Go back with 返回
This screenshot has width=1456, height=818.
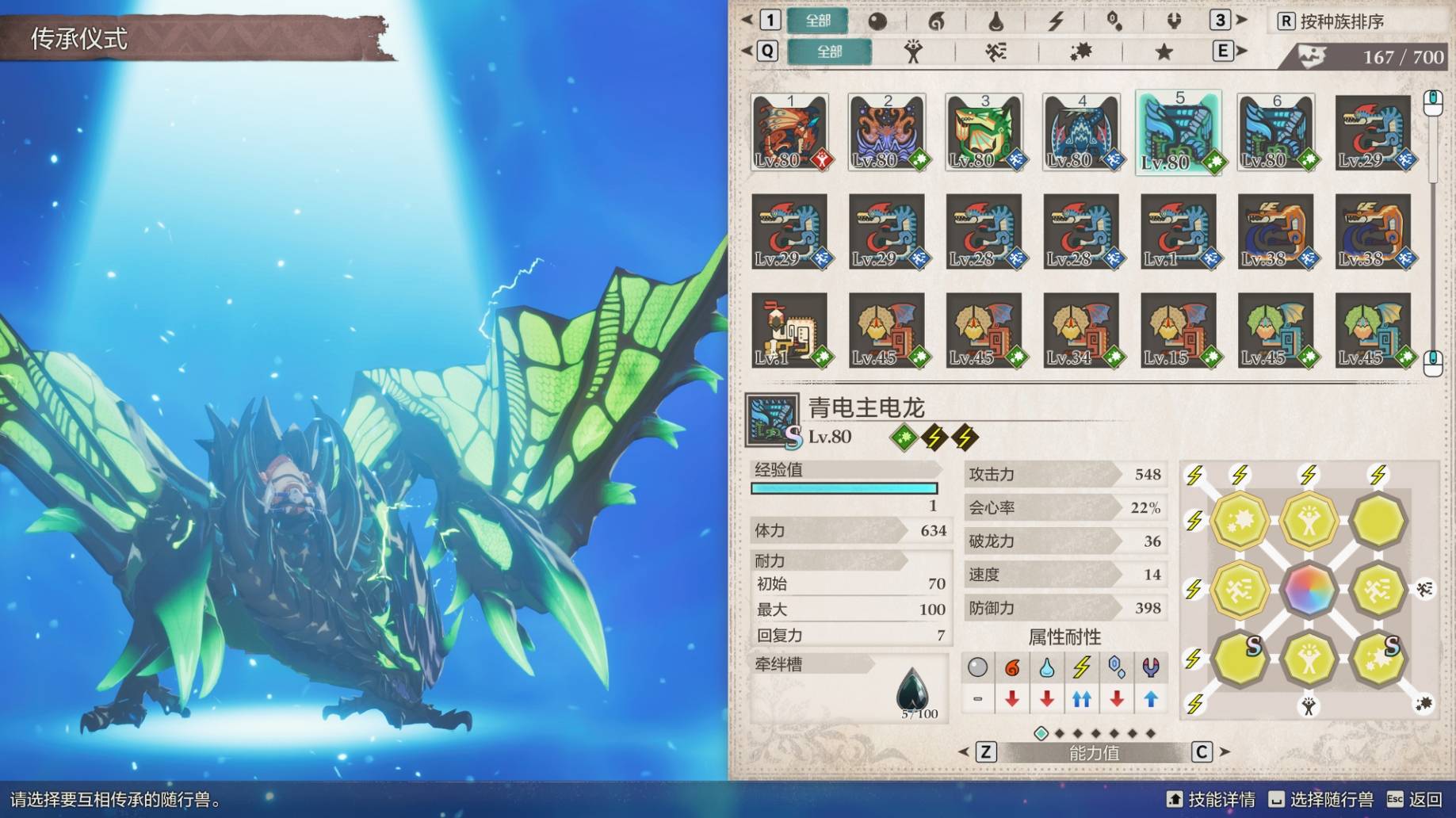pos(1415,799)
